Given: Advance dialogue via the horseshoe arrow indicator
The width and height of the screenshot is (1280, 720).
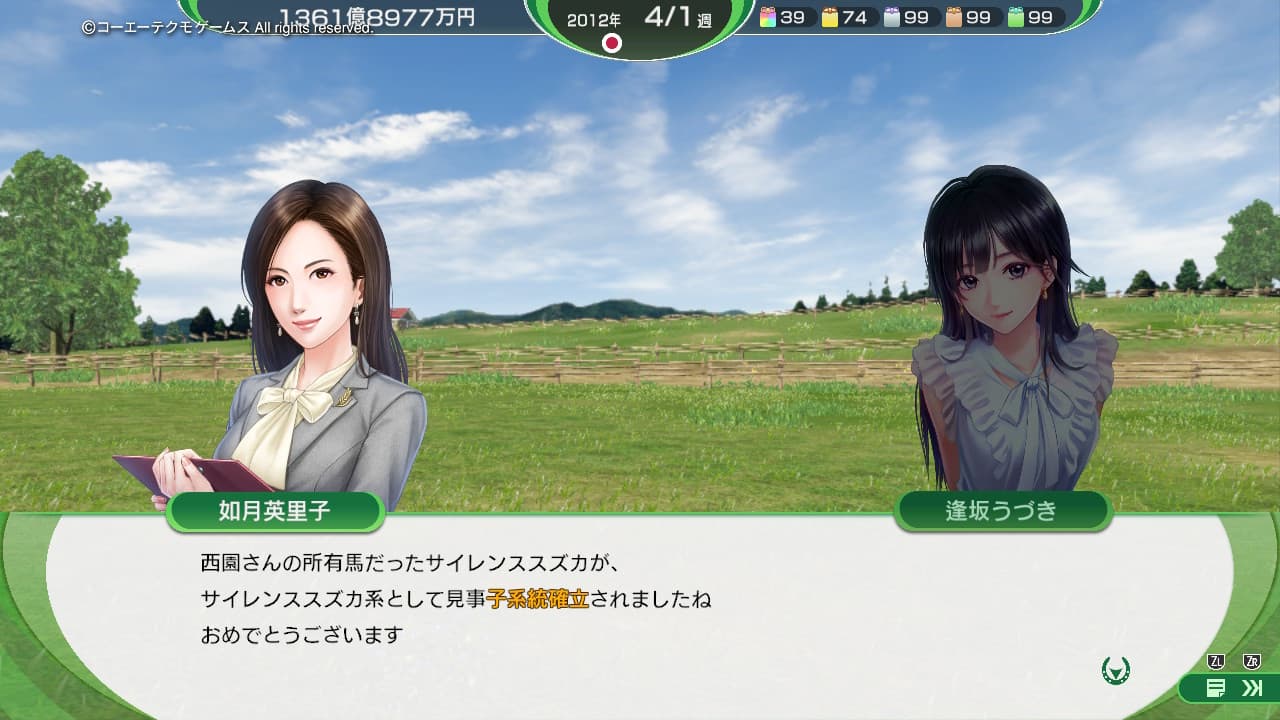Looking at the screenshot, I should tap(1115, 670).
